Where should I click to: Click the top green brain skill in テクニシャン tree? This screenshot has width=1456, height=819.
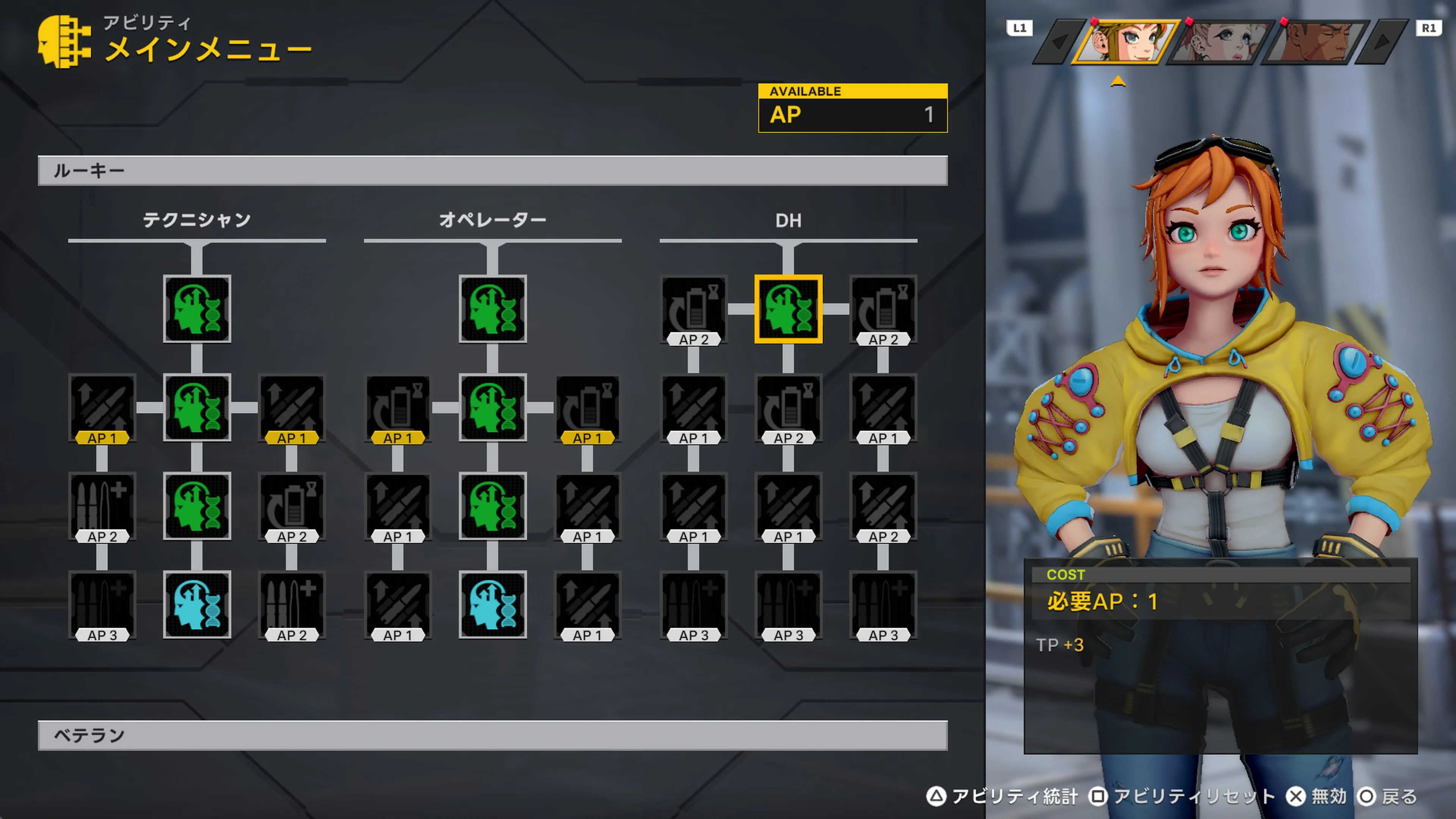[197, 310]
